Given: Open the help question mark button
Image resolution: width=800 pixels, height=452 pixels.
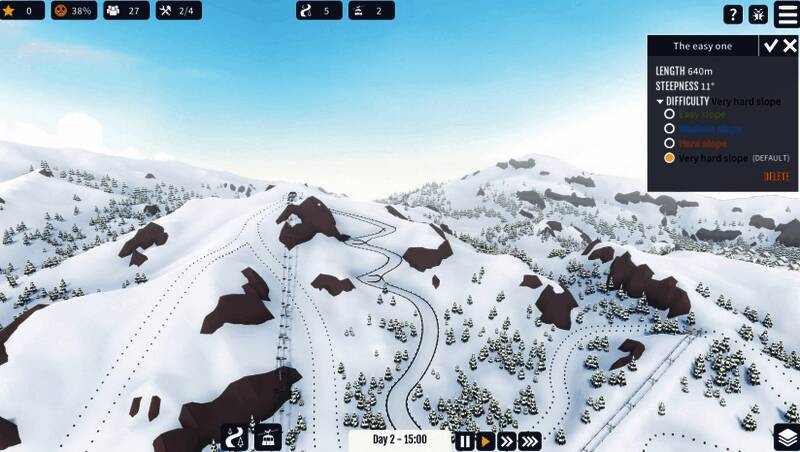Looking at the screenshot, I should click(x=733, y=14).
